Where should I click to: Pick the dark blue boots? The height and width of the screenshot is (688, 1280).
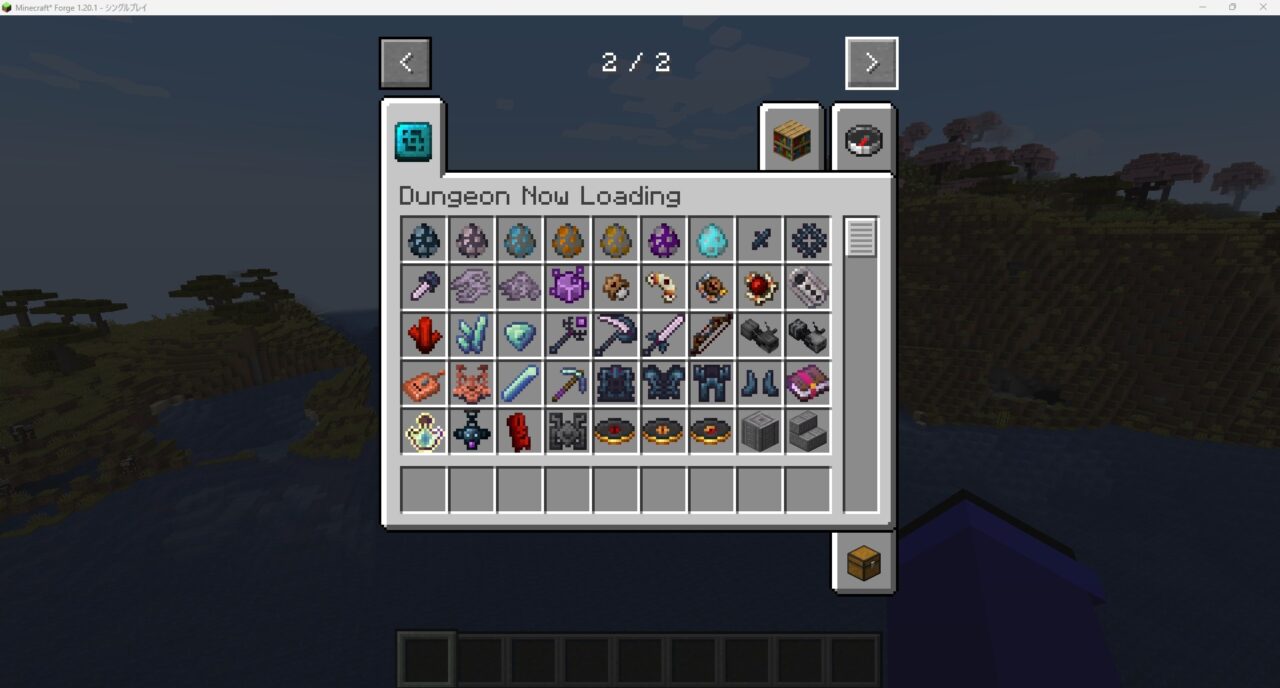coord(759,384)
